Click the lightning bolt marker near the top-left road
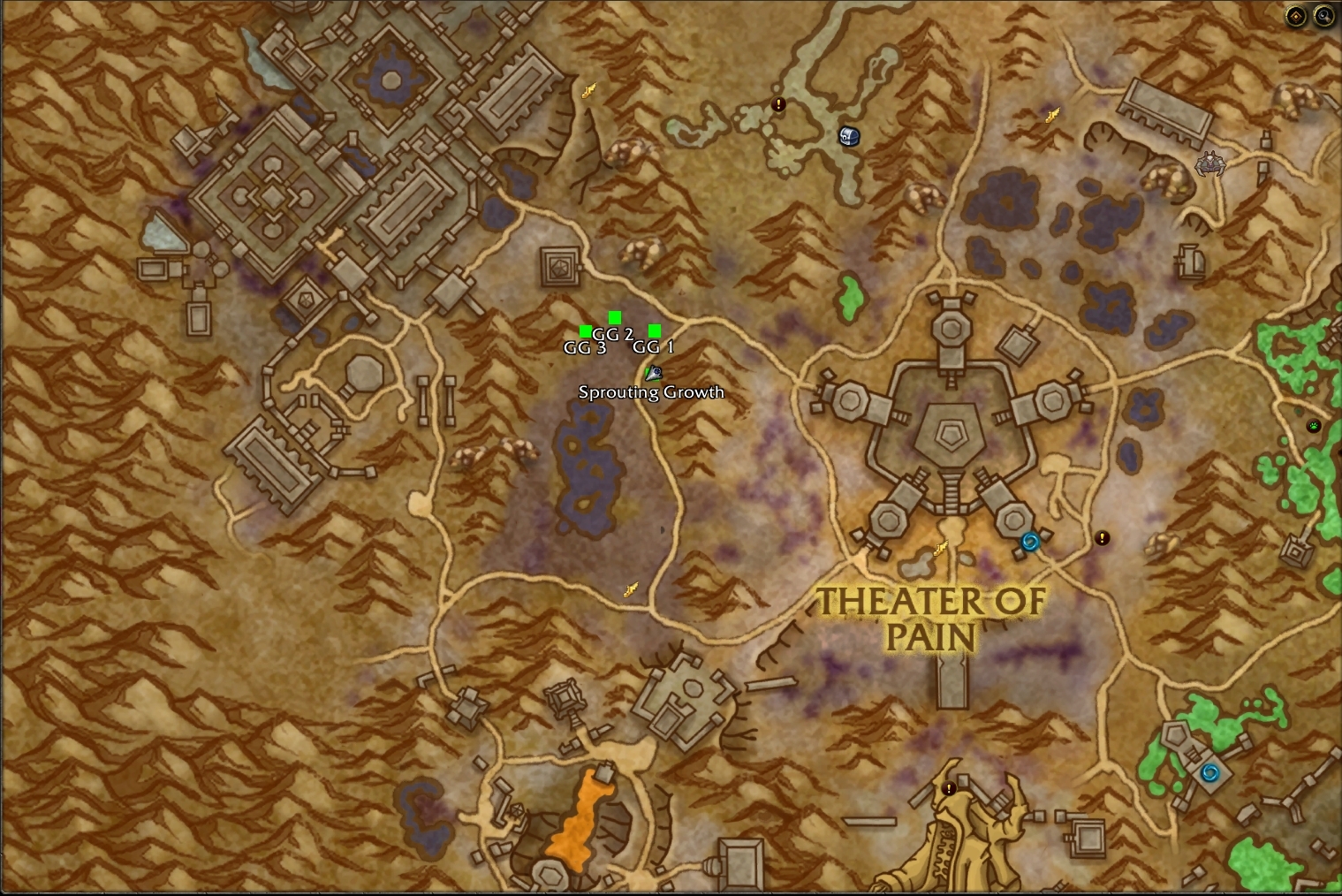Screen dimensions: 1342x896 (x=588, y=89)
